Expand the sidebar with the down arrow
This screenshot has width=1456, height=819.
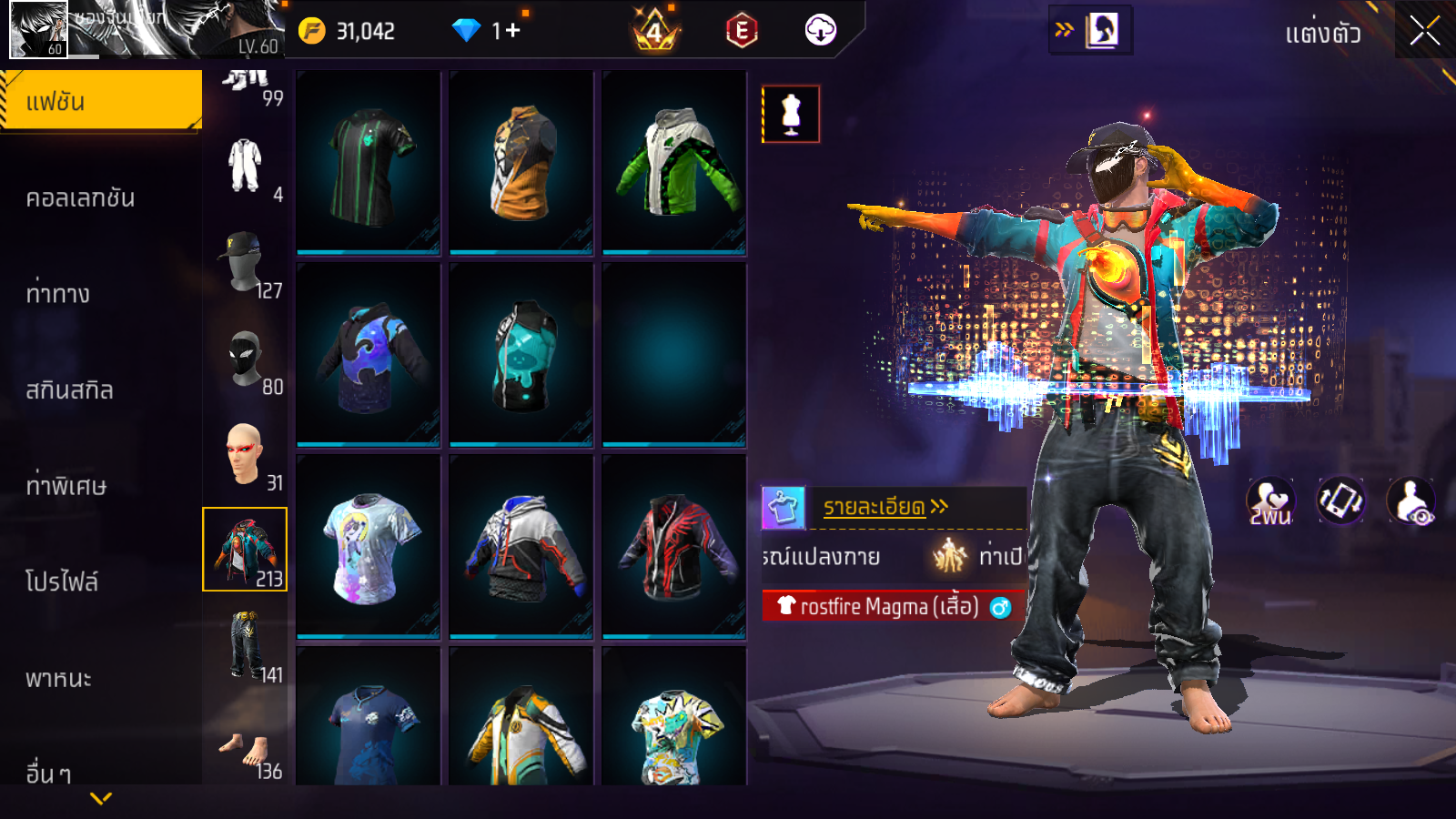[x=101, y=798]
